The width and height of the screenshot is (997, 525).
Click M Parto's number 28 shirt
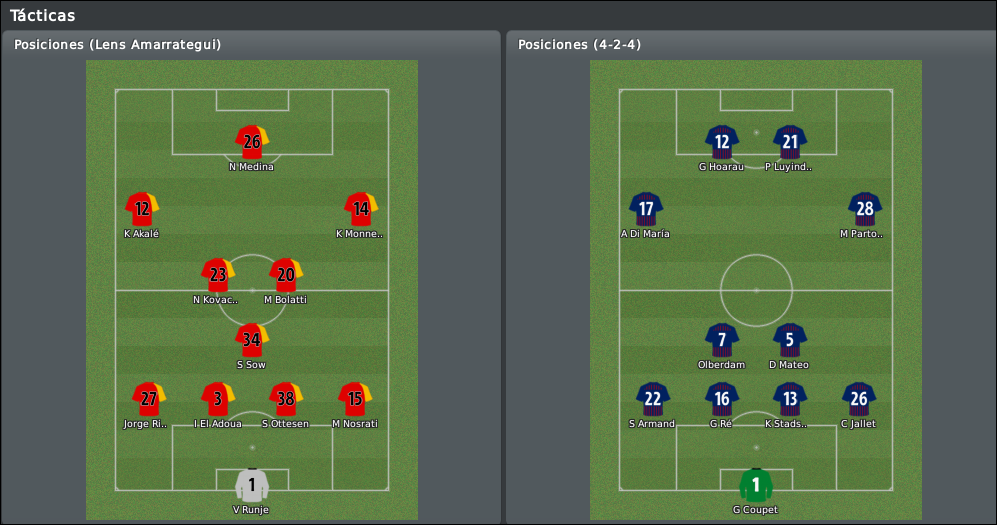click(x=865, y=209)
